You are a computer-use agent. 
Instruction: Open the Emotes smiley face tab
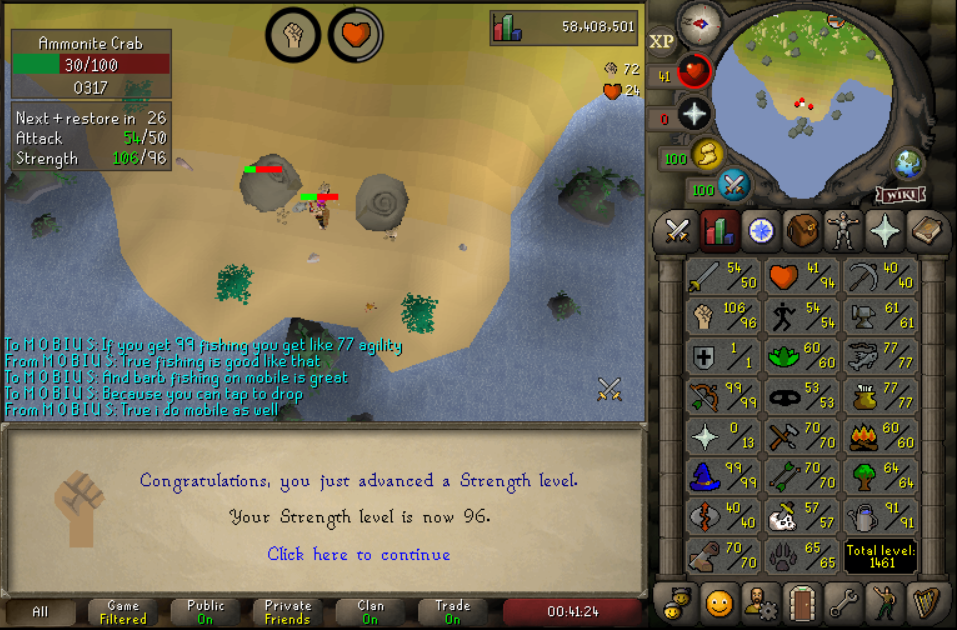pyautogui.click(x=718, y=603)
